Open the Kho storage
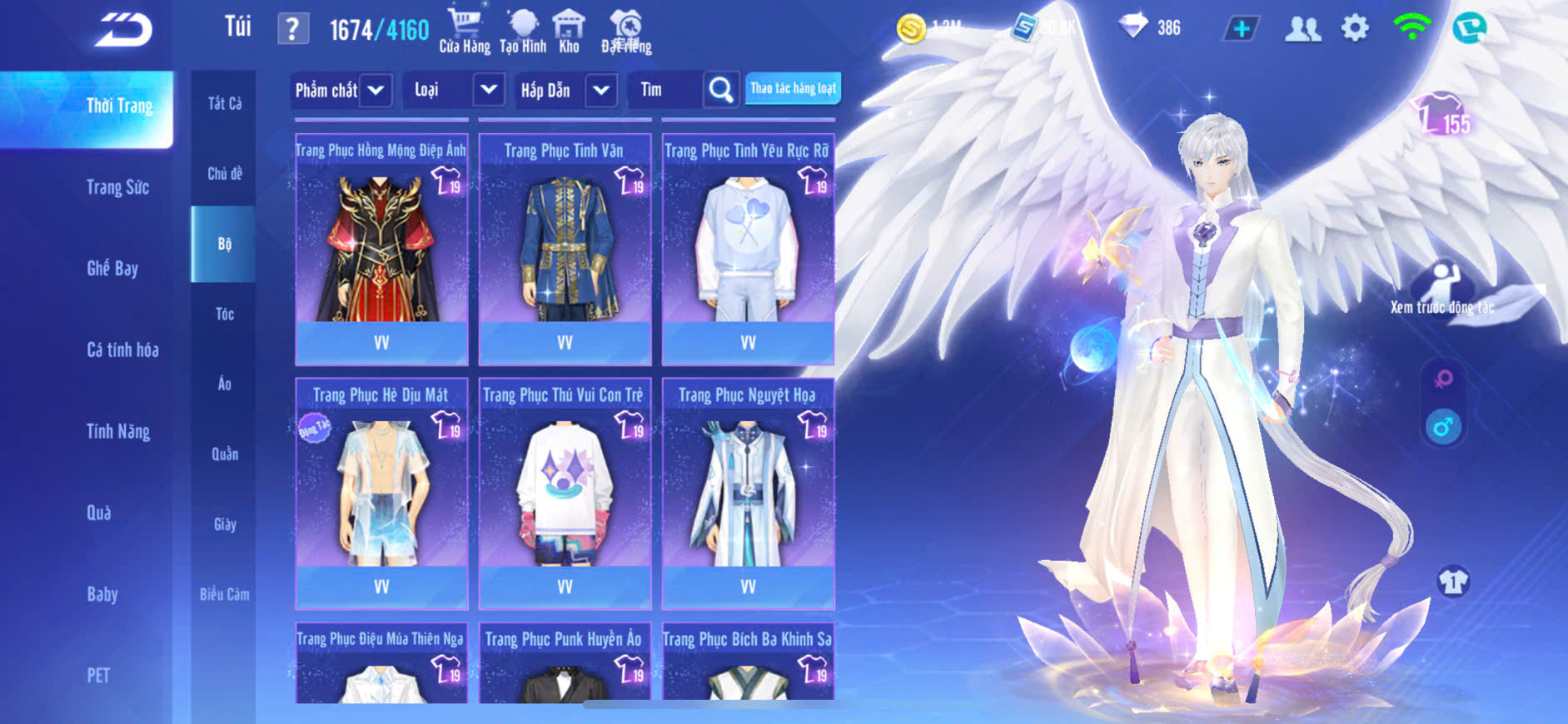 [x=569, y=30]
